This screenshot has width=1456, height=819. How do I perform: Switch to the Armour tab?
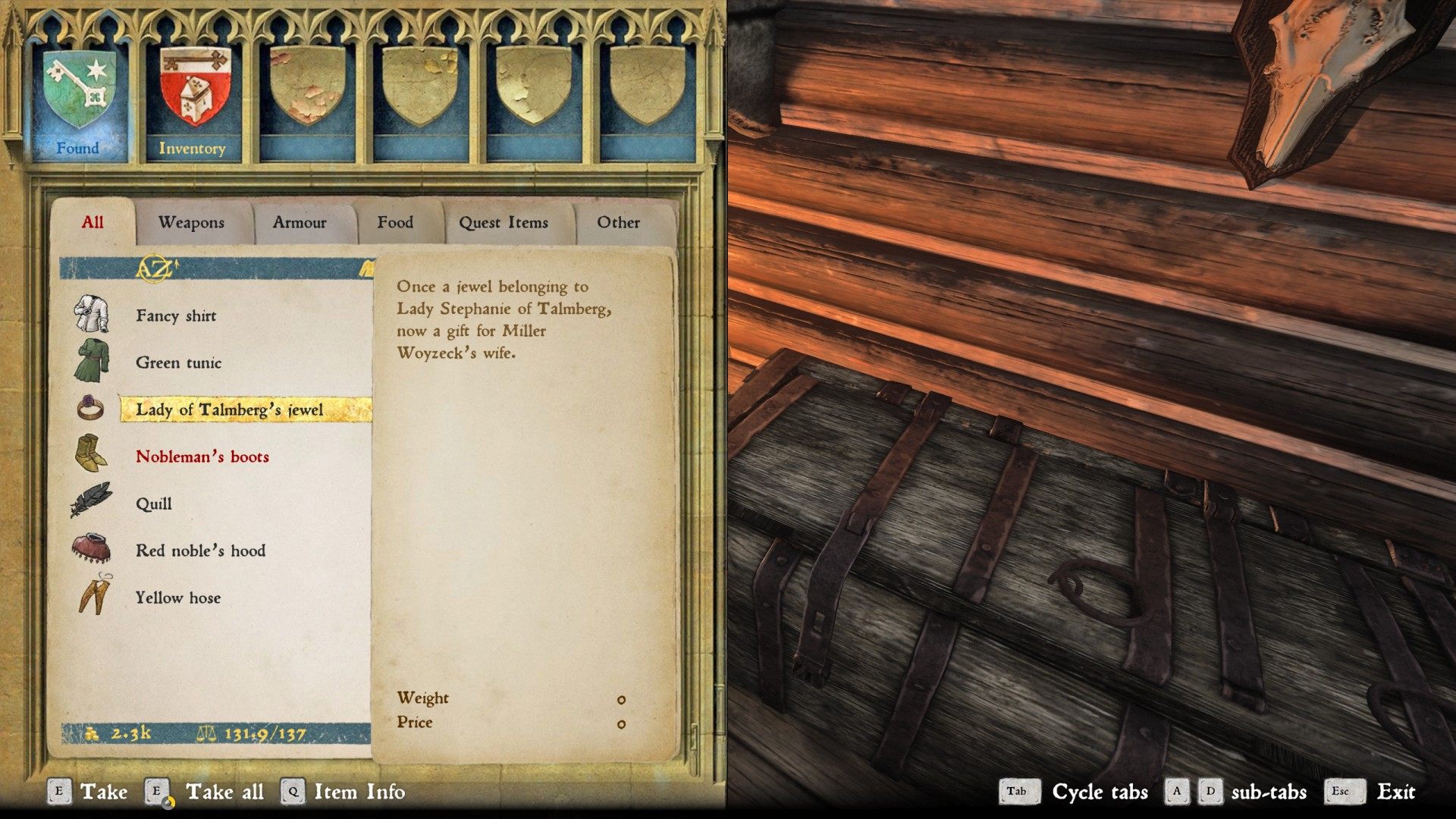point(300,222)
